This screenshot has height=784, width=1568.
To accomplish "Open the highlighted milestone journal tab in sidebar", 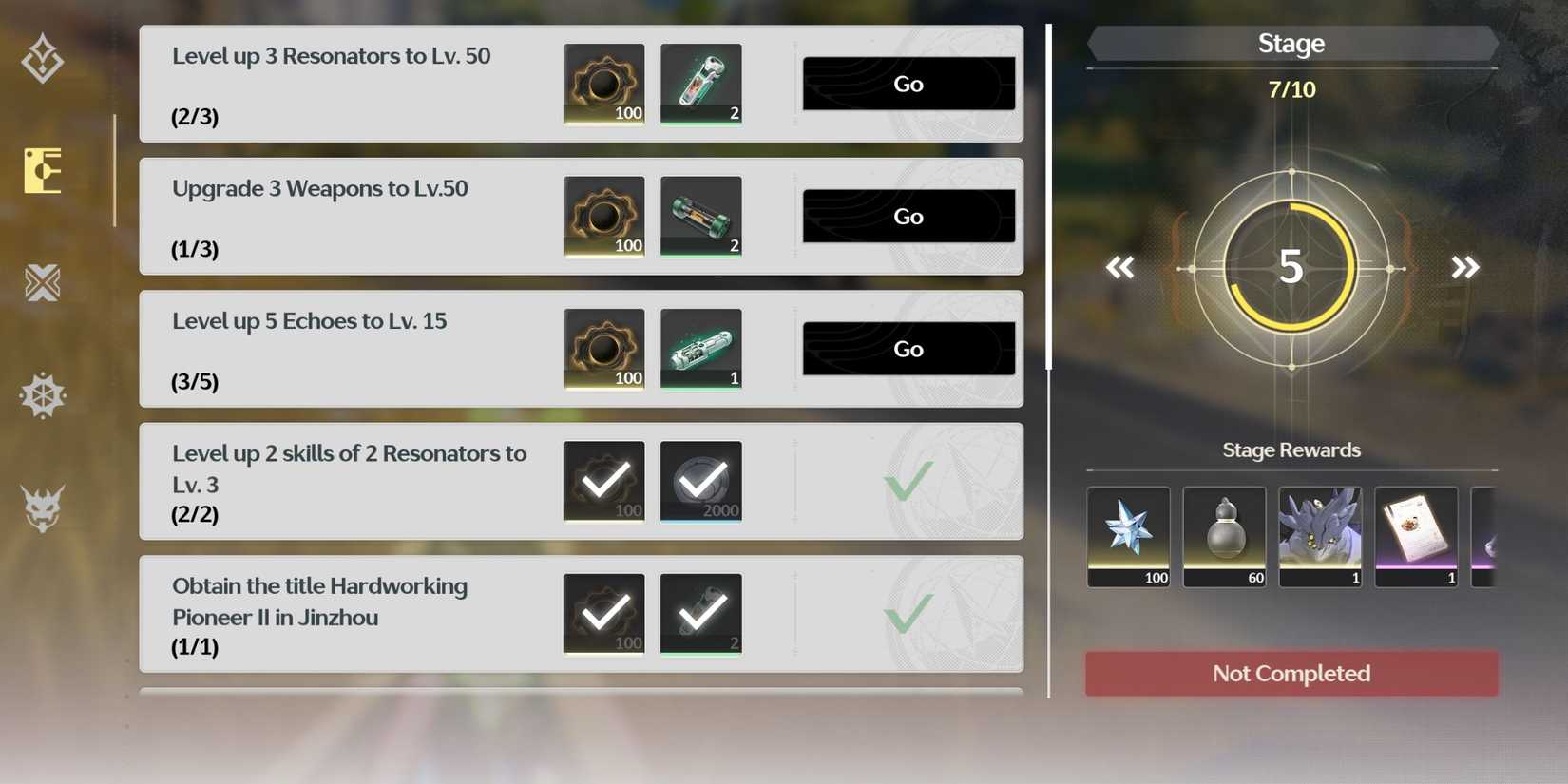I will pyautogui.click(x=43, y=171).
